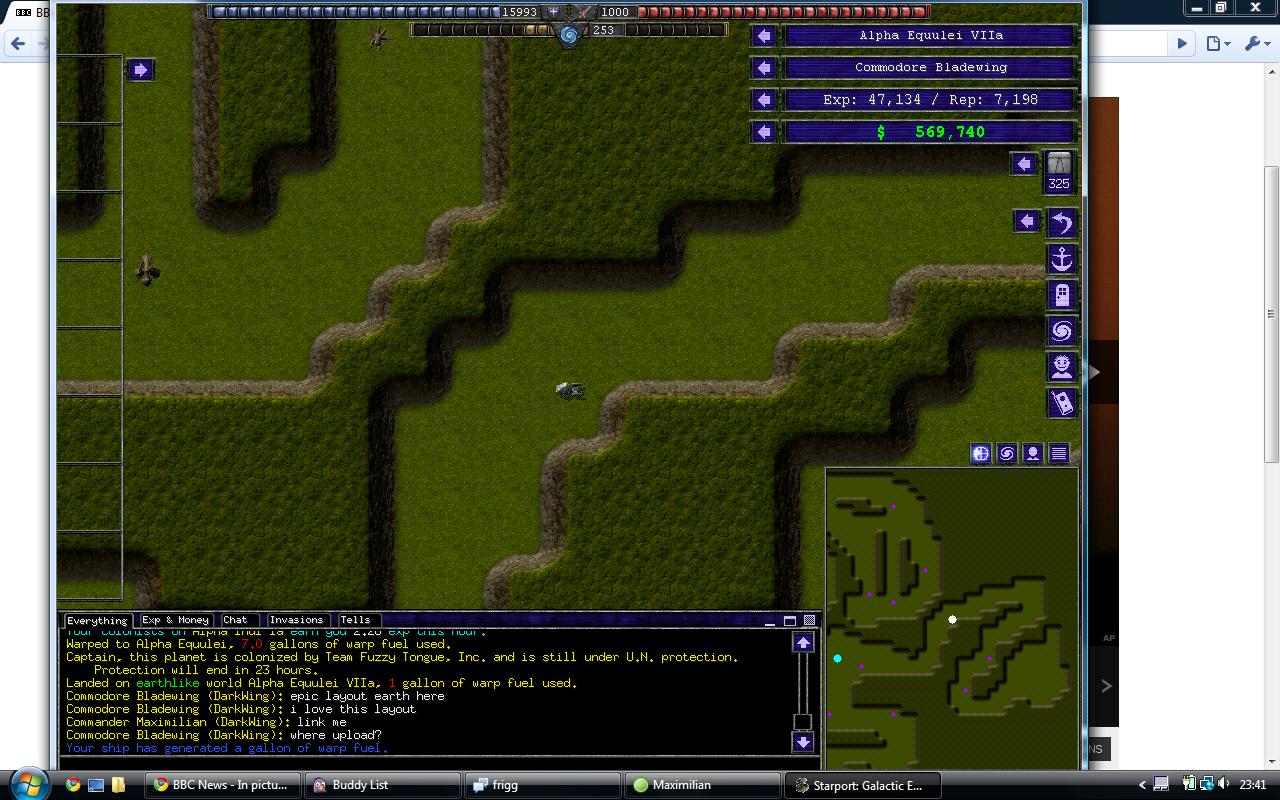Select the item slot showing 325

click(1059, 172)
